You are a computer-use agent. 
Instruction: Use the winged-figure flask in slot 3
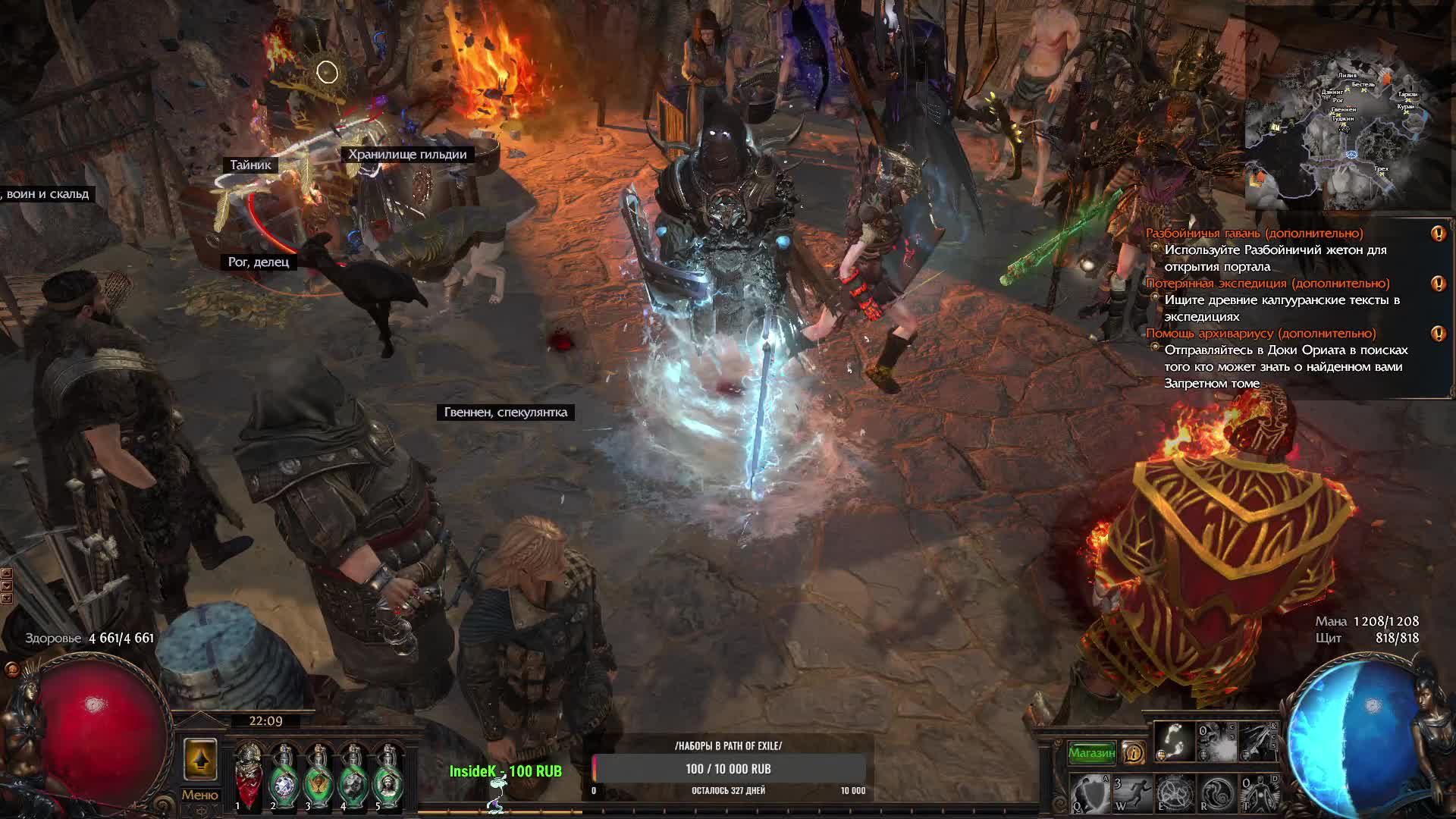(318, 773)
